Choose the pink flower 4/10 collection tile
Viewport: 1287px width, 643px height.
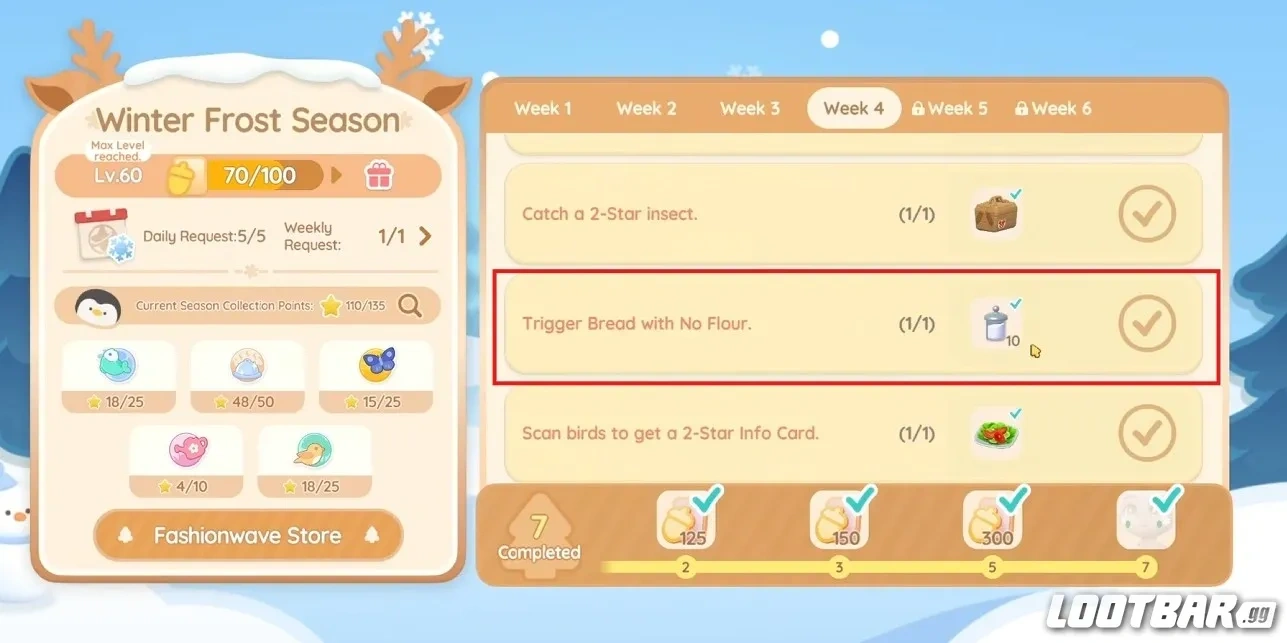(x=186, y=461)
